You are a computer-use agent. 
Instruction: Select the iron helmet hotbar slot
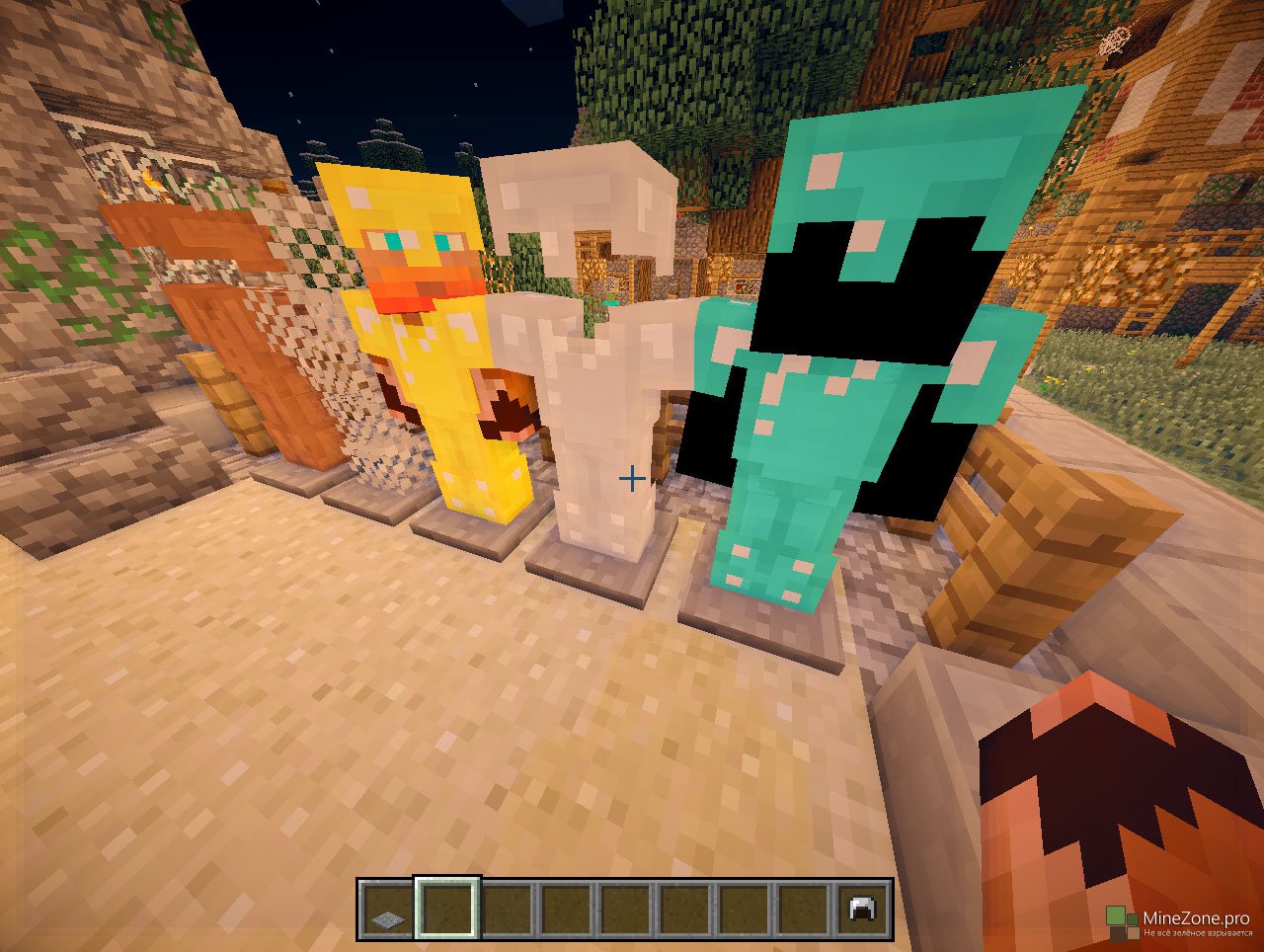[x=862, y=910]
